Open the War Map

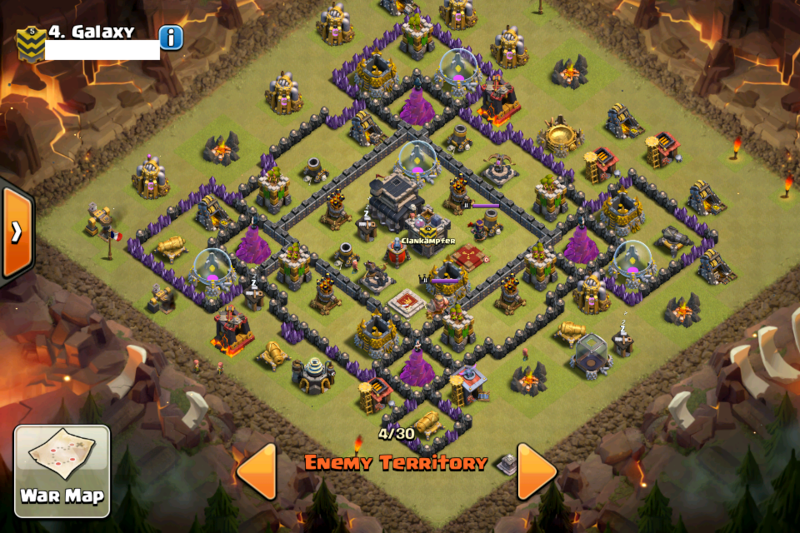click(61, 470)
